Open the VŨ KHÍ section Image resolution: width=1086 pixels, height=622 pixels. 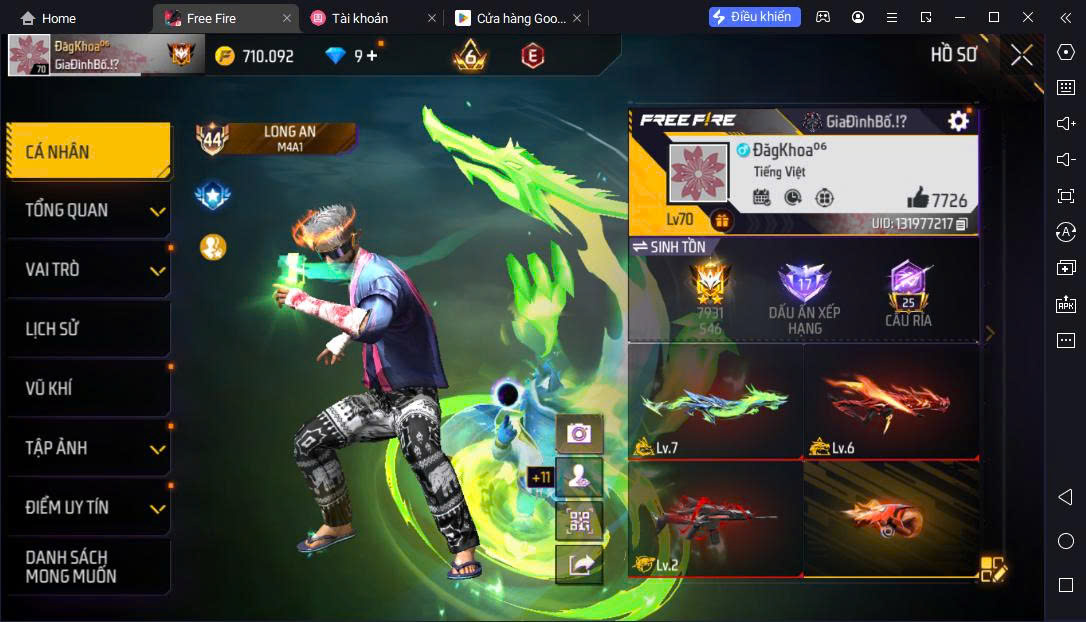[88, 388]
